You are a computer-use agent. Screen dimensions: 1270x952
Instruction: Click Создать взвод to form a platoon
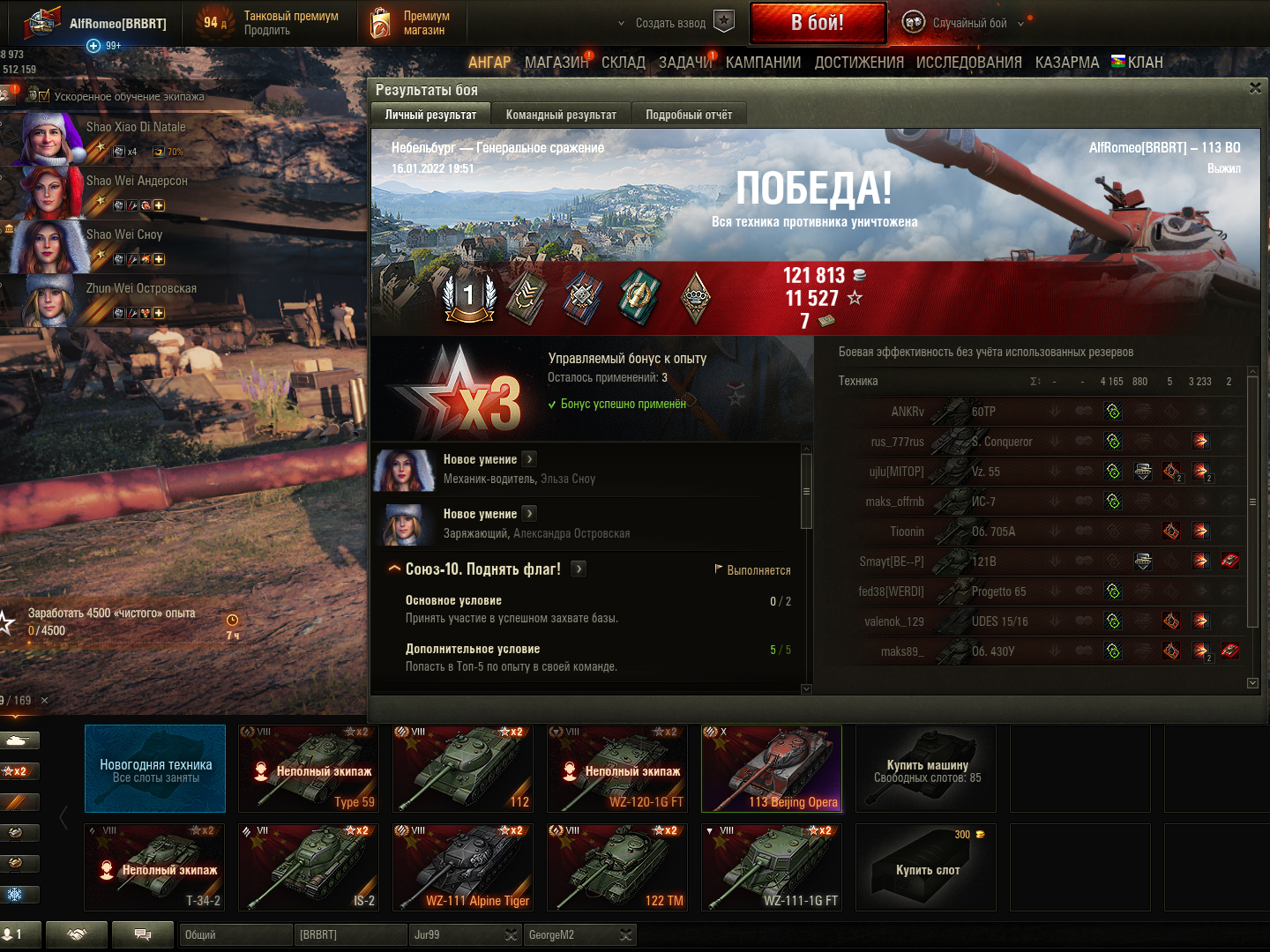[x=670, y=23]
